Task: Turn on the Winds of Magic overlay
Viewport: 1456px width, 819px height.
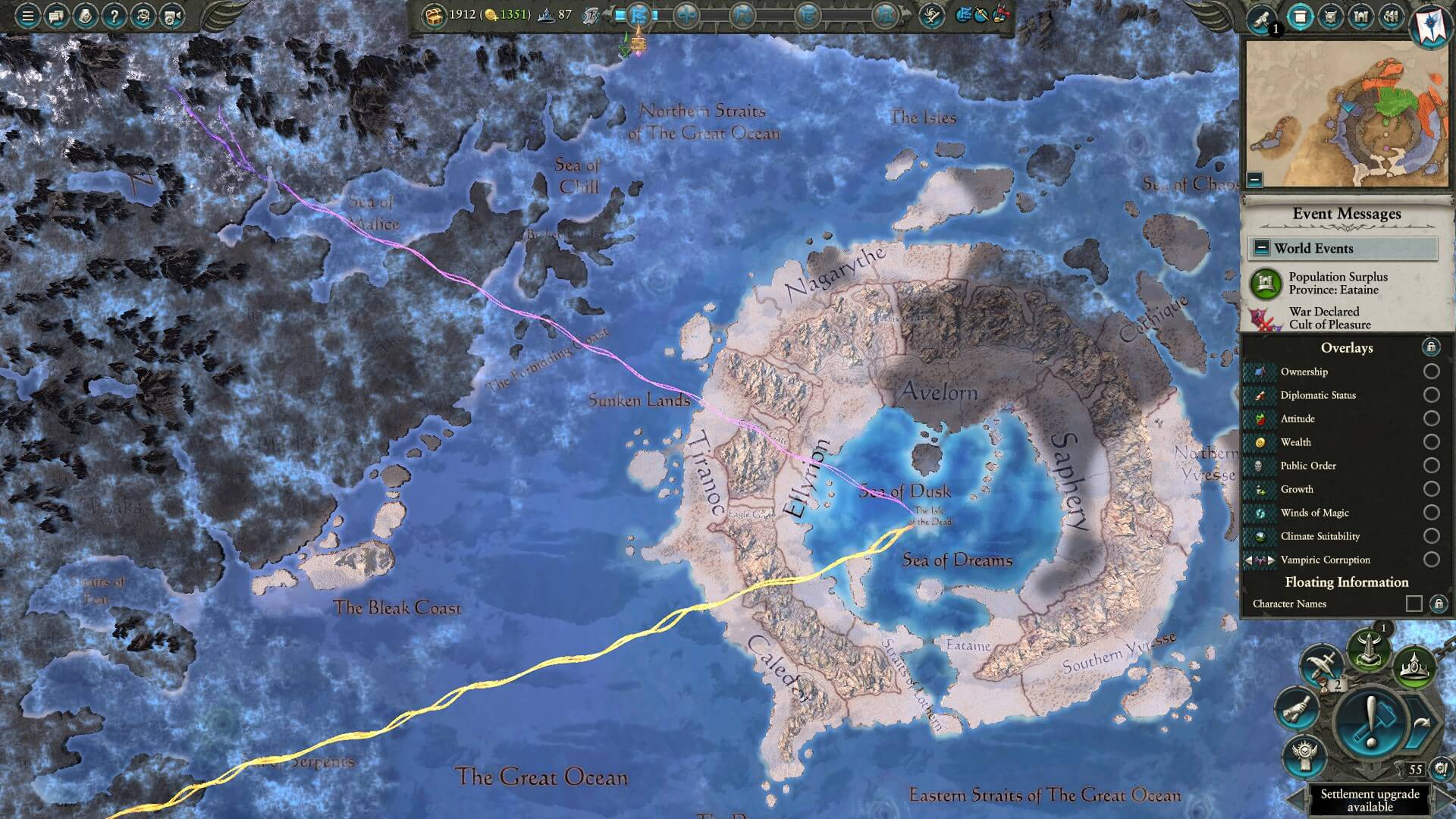Action: point(1431,513)
